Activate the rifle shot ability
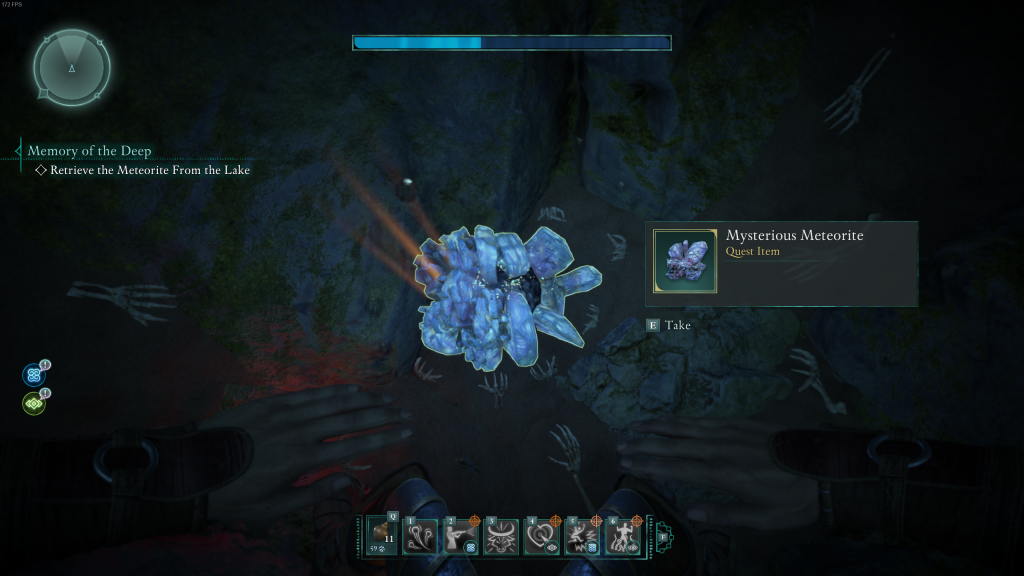 (x=461, y=537)
